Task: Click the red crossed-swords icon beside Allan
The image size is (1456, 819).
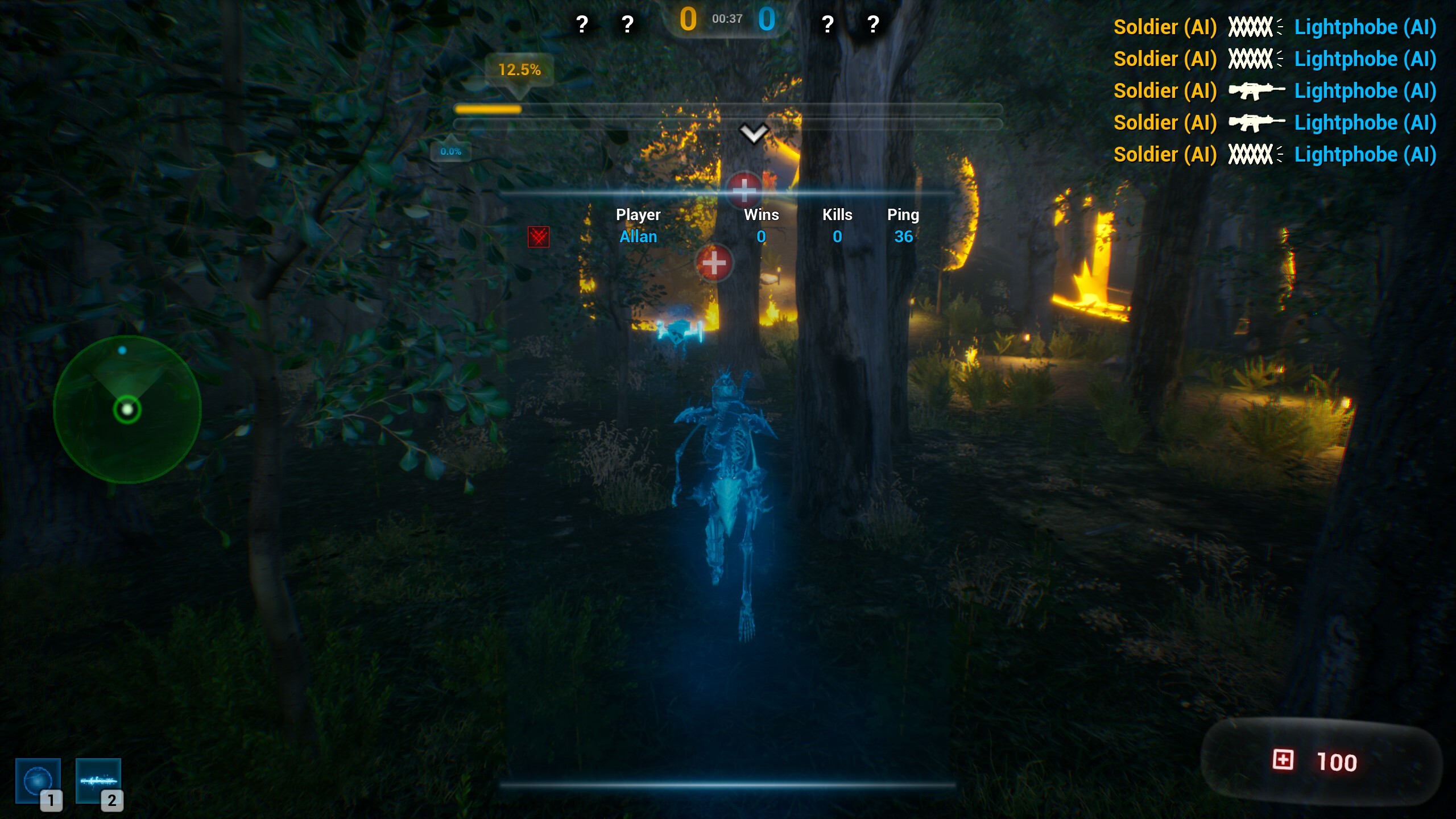Action: tap(539, 238)
